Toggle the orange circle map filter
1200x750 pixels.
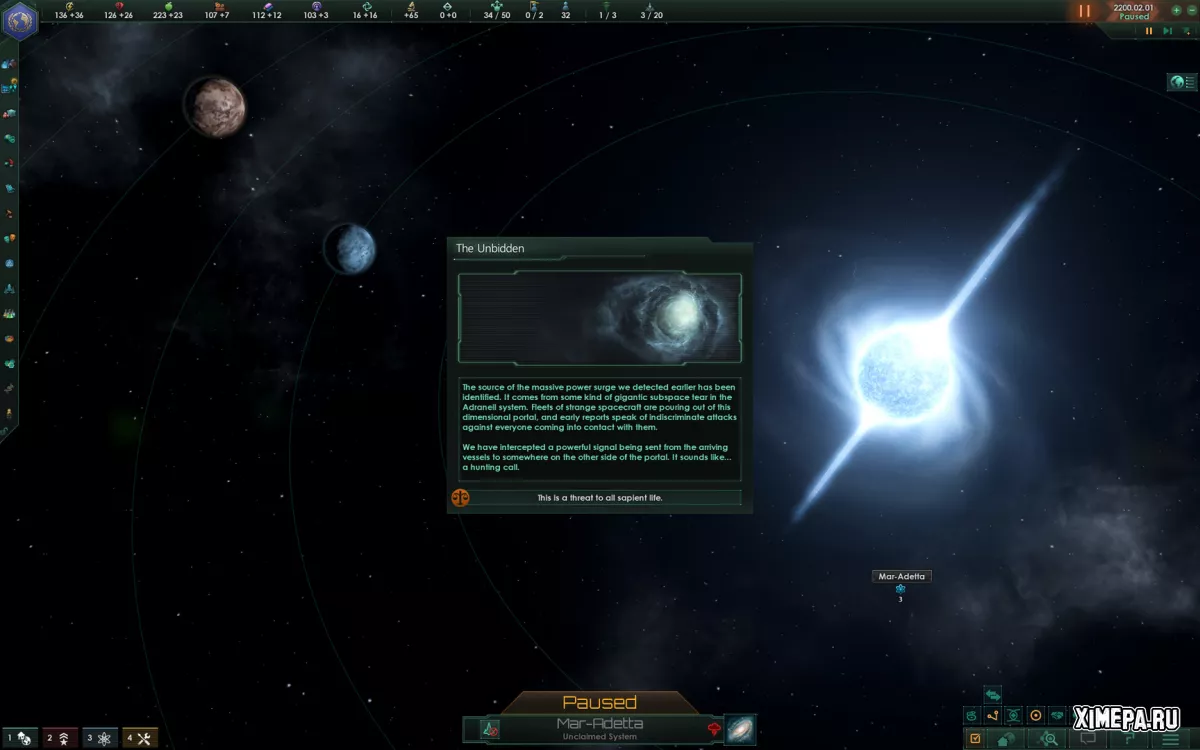click(1036, 715)
